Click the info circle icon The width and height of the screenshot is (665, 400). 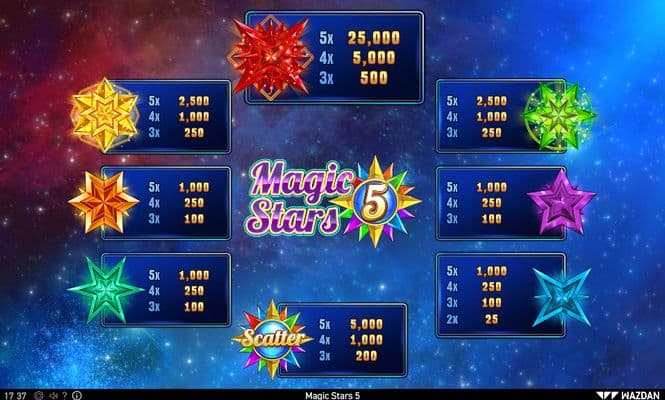[x=76, y=395]
